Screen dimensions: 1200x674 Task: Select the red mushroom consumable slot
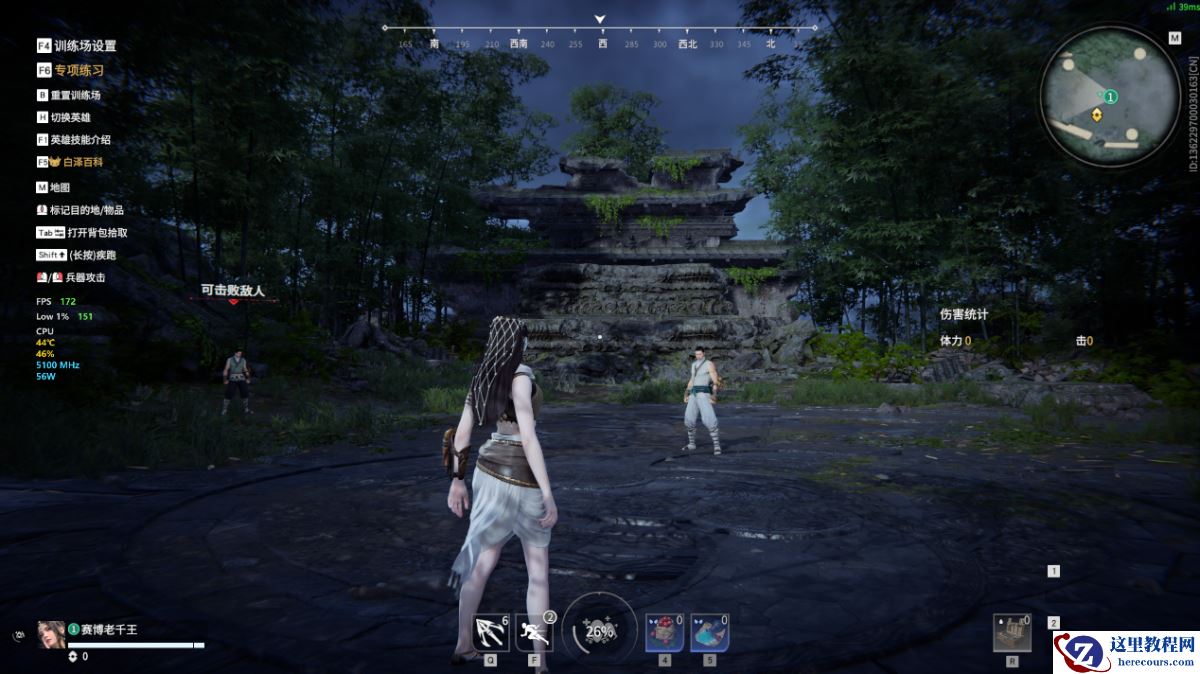coord(664,632)
